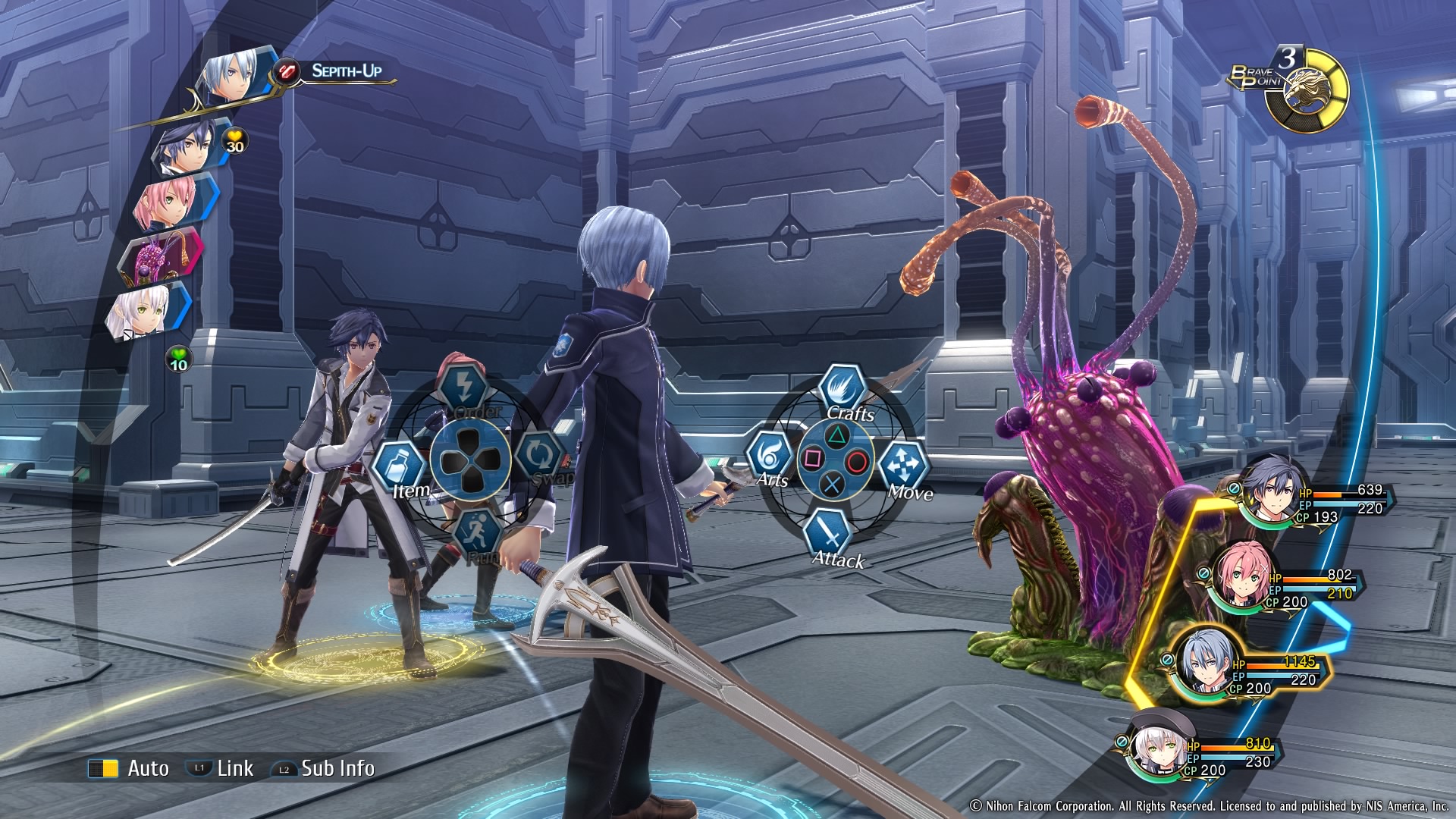Open the Item command
This screenshot has width=1456, height=819.
coord(400,465)
